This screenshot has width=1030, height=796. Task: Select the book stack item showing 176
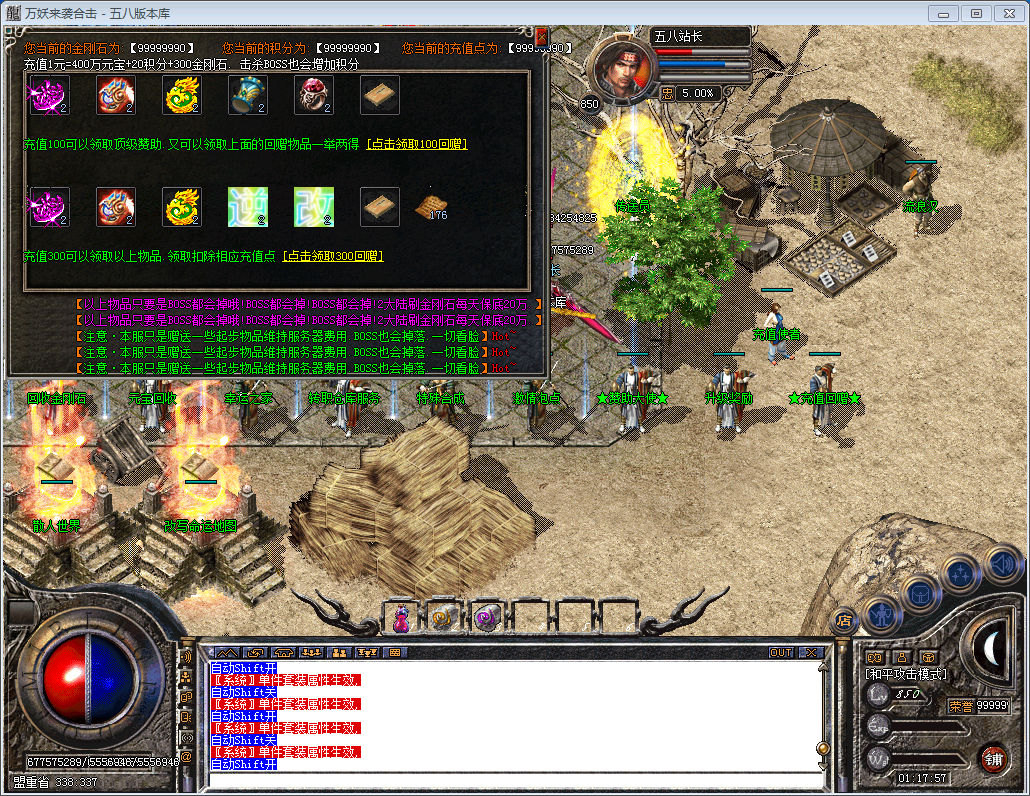point(431,207)
